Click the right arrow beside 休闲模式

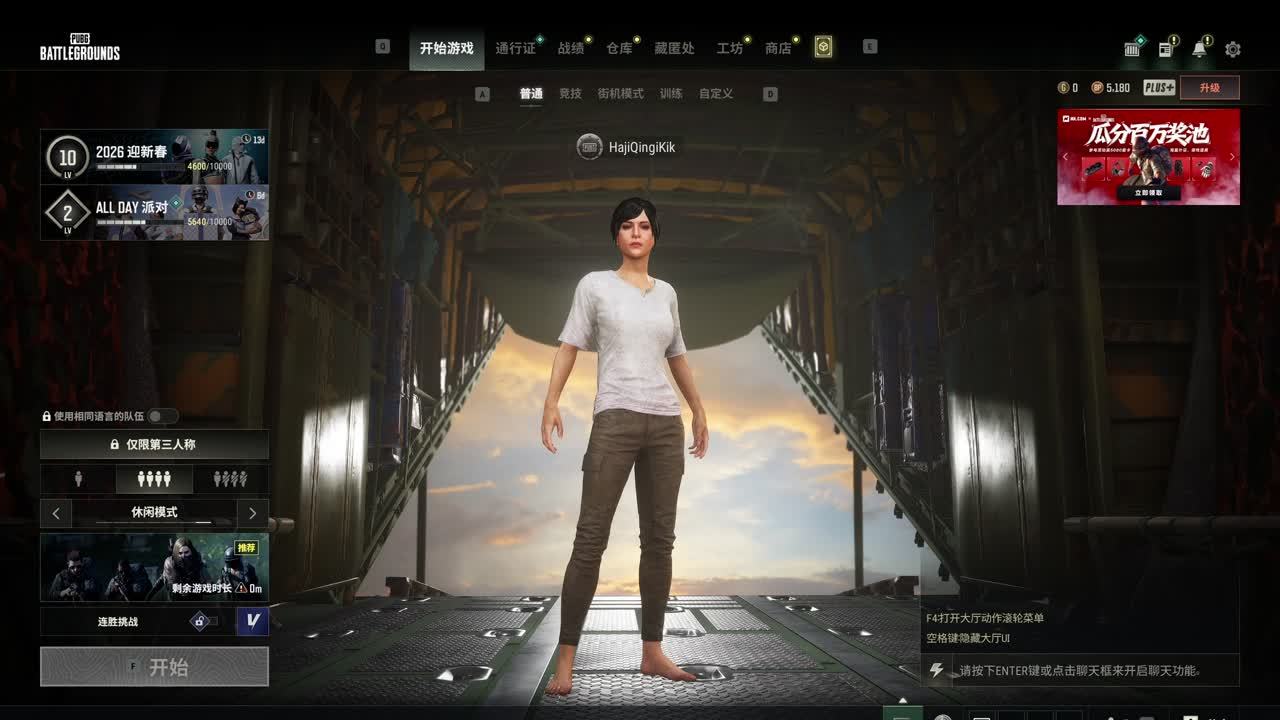[252, 513]
